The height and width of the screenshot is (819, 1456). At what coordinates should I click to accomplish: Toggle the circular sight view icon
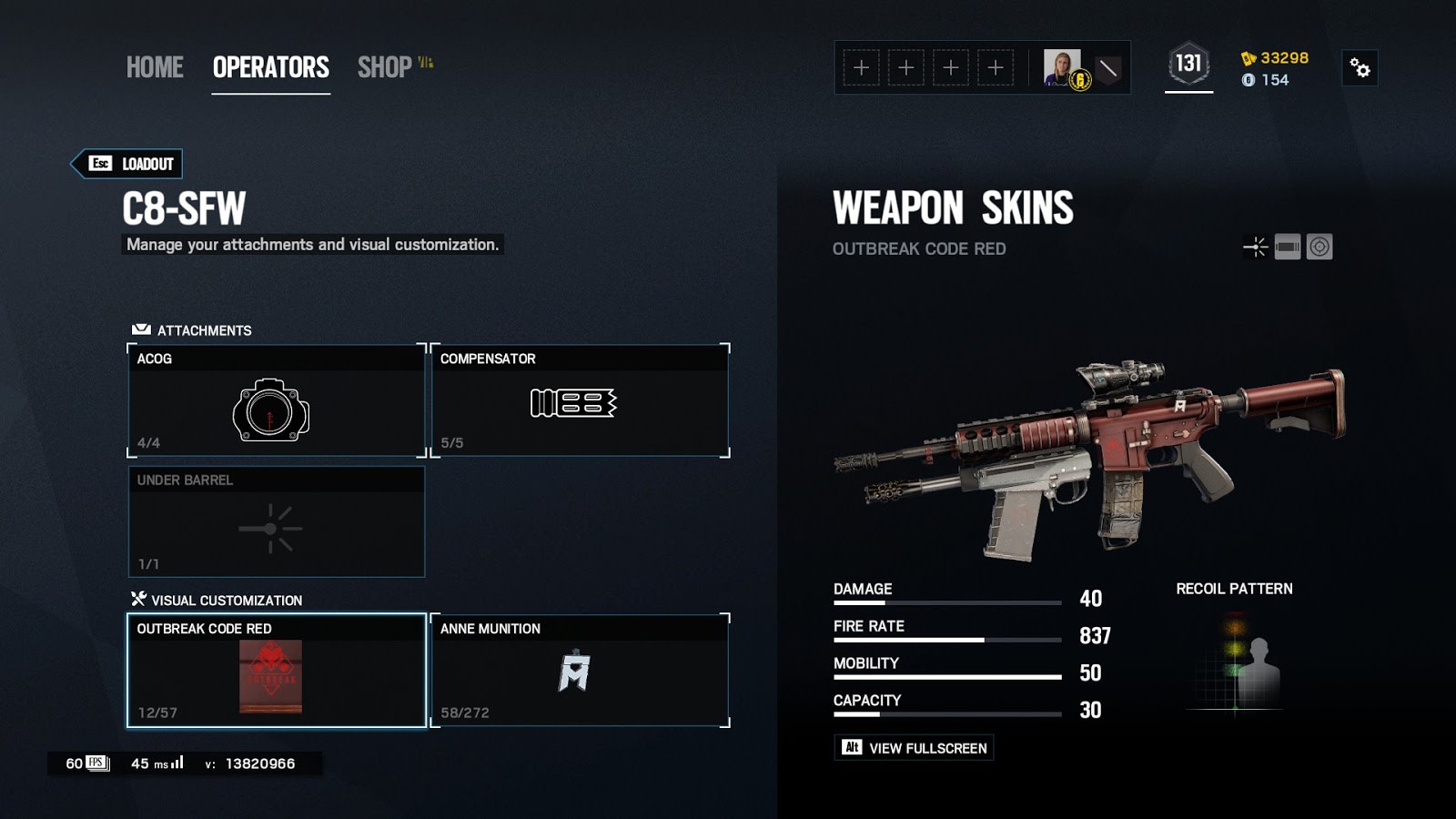[1319, 247]
